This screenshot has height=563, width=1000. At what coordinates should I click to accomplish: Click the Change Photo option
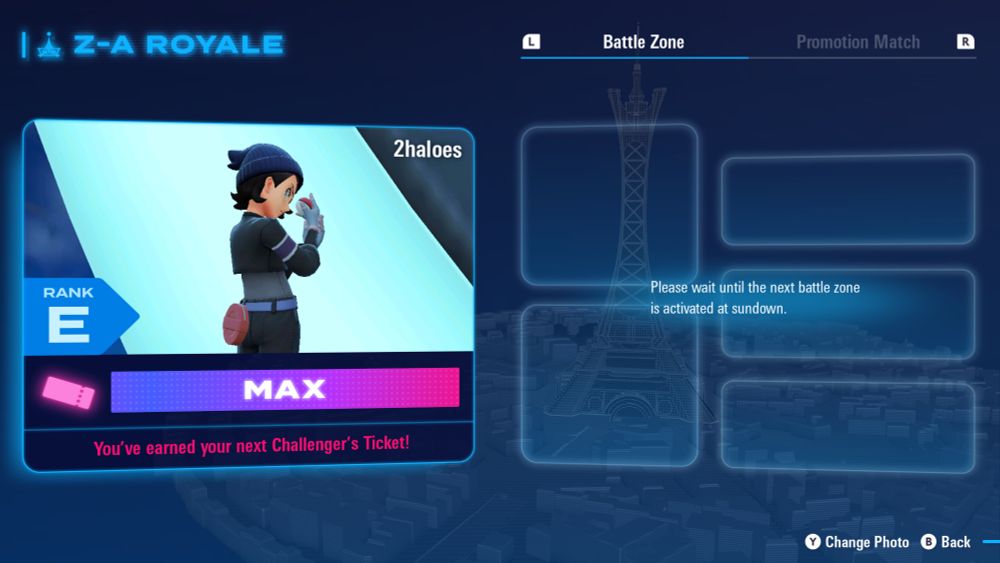[857, 542]
